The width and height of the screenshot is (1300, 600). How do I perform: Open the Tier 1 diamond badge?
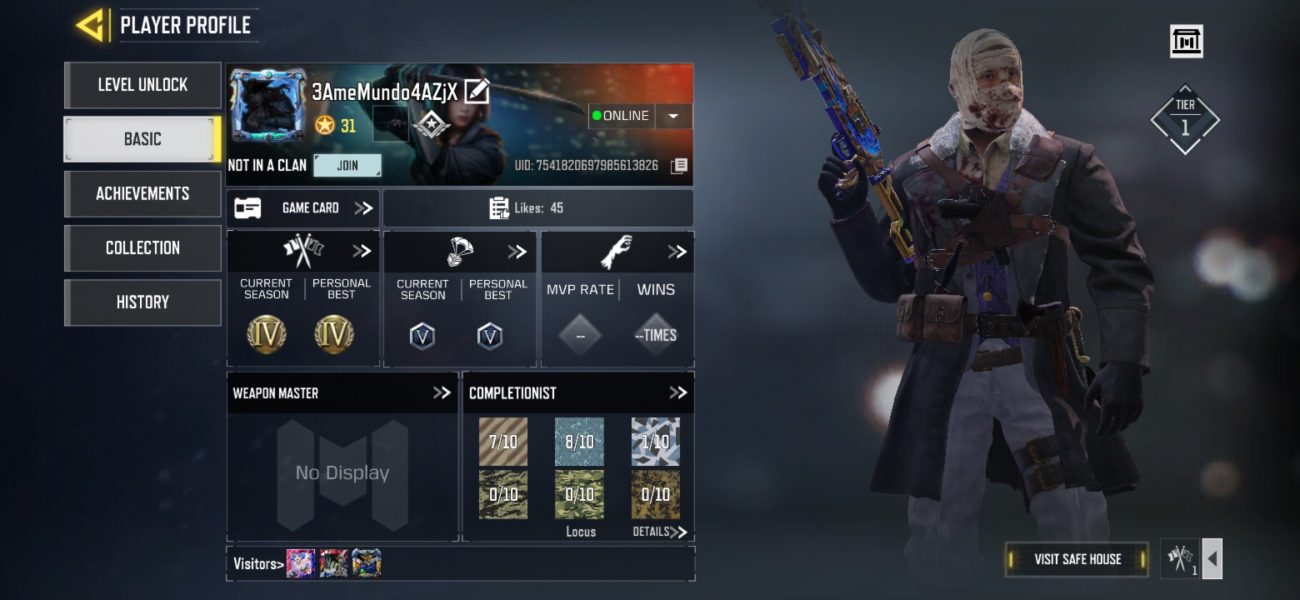tap(1185, 119)
